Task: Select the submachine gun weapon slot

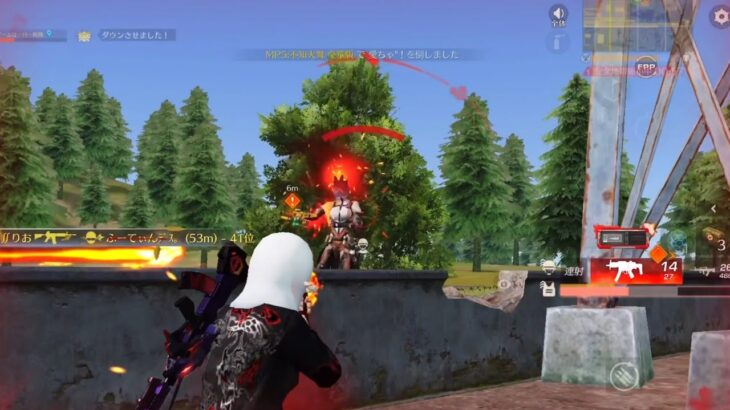Action: click(x=636, y=270)
